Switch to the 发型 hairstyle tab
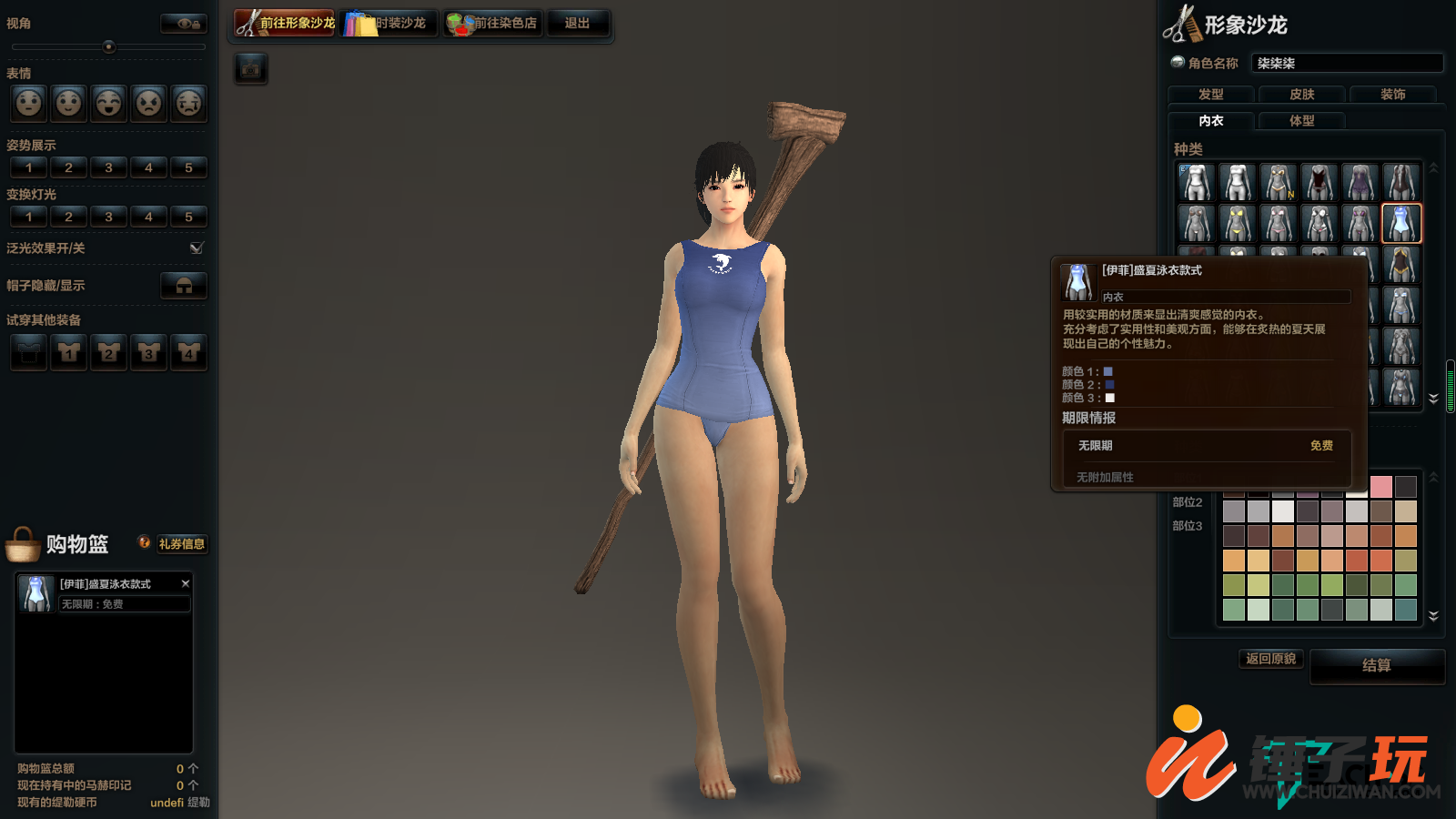 click(1210, 95)
